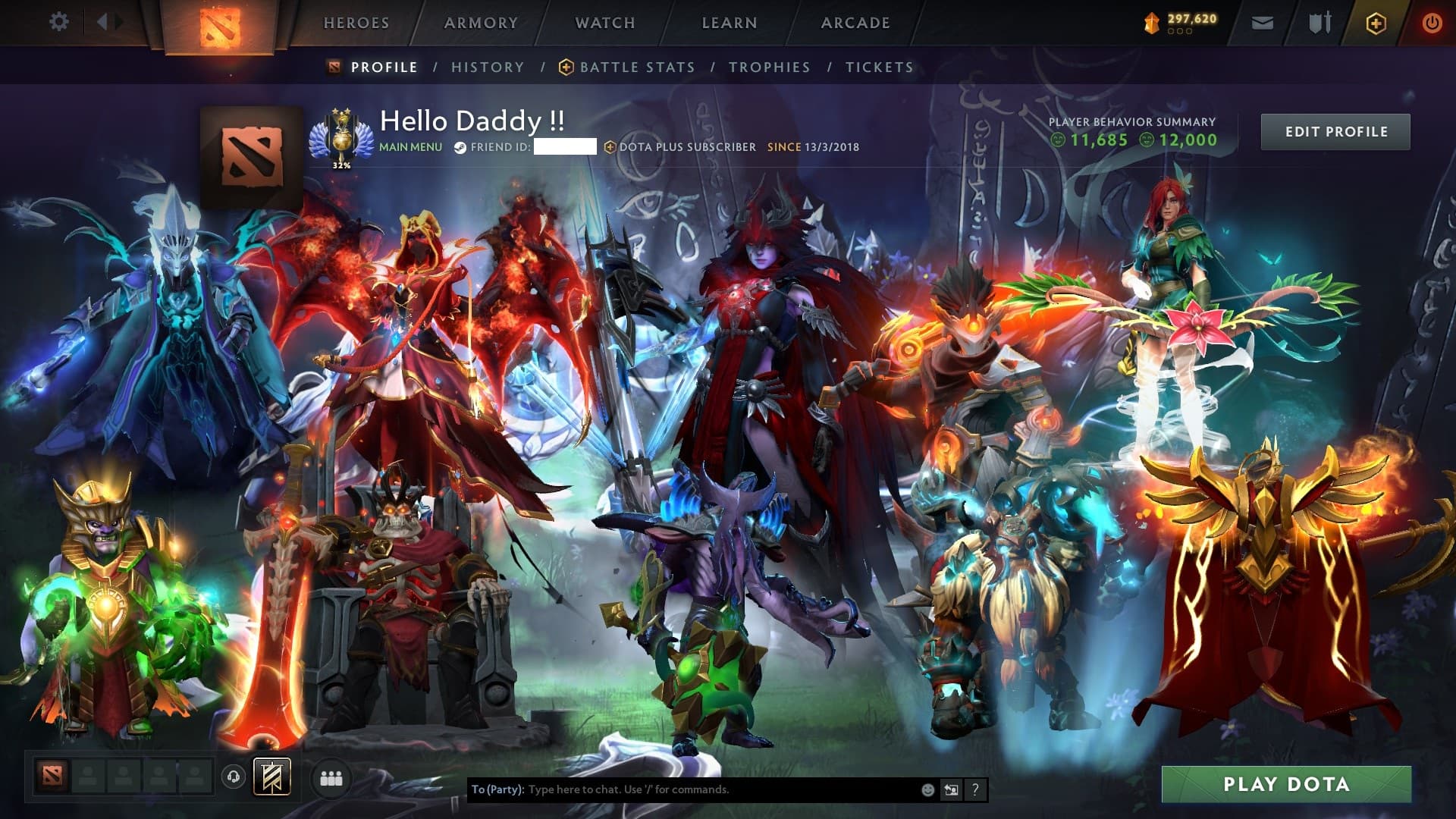
Task: Open the ARCADE menu
Action: (x=855, y=23)
